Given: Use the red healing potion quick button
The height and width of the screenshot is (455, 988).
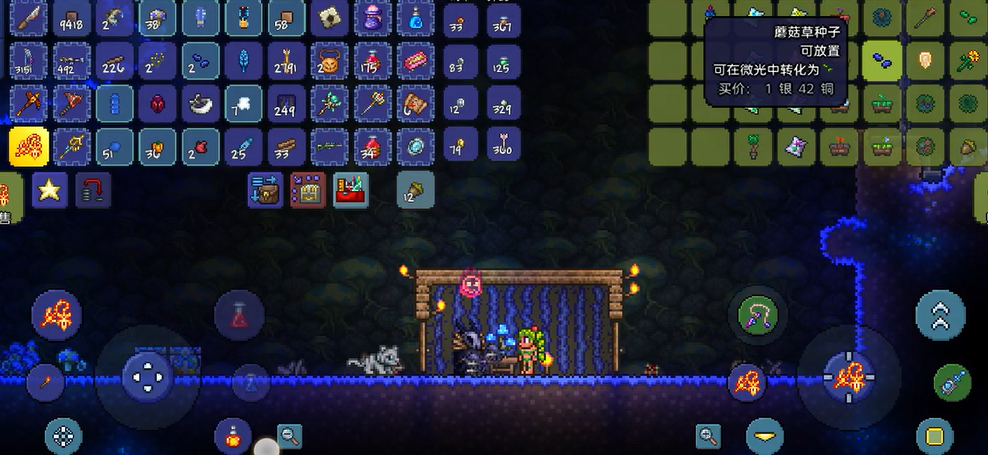Looking at the screenshot, I should (x=239, y=316).
